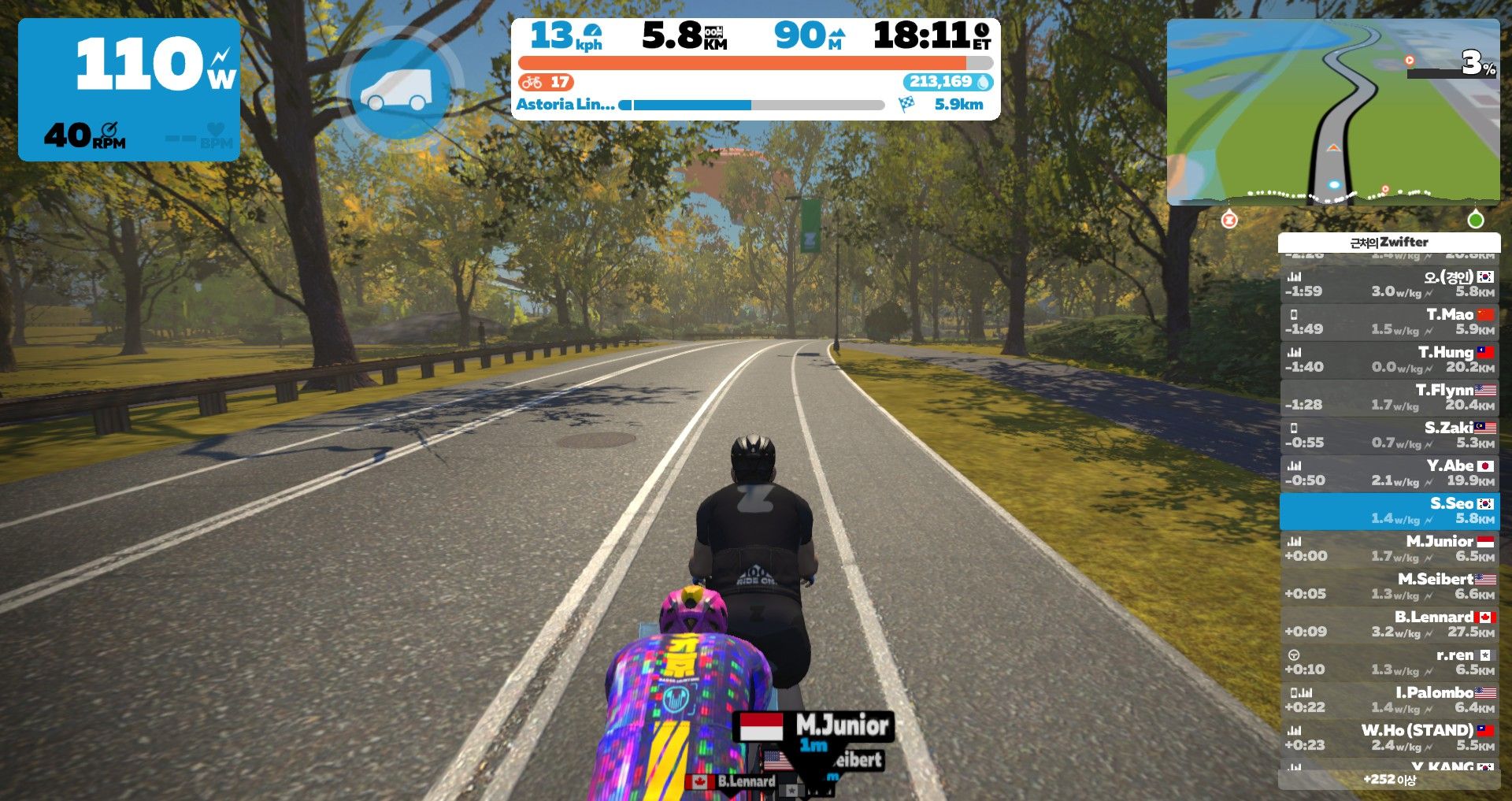Viewport: 1512px width, 801px height.
Task: Select B.Lennard in the rider list
Action: pos(1389,624)
